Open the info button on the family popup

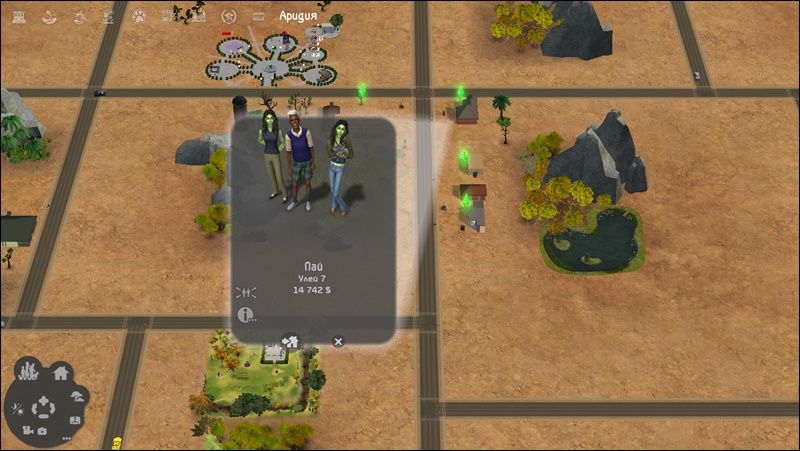point(244,315)
